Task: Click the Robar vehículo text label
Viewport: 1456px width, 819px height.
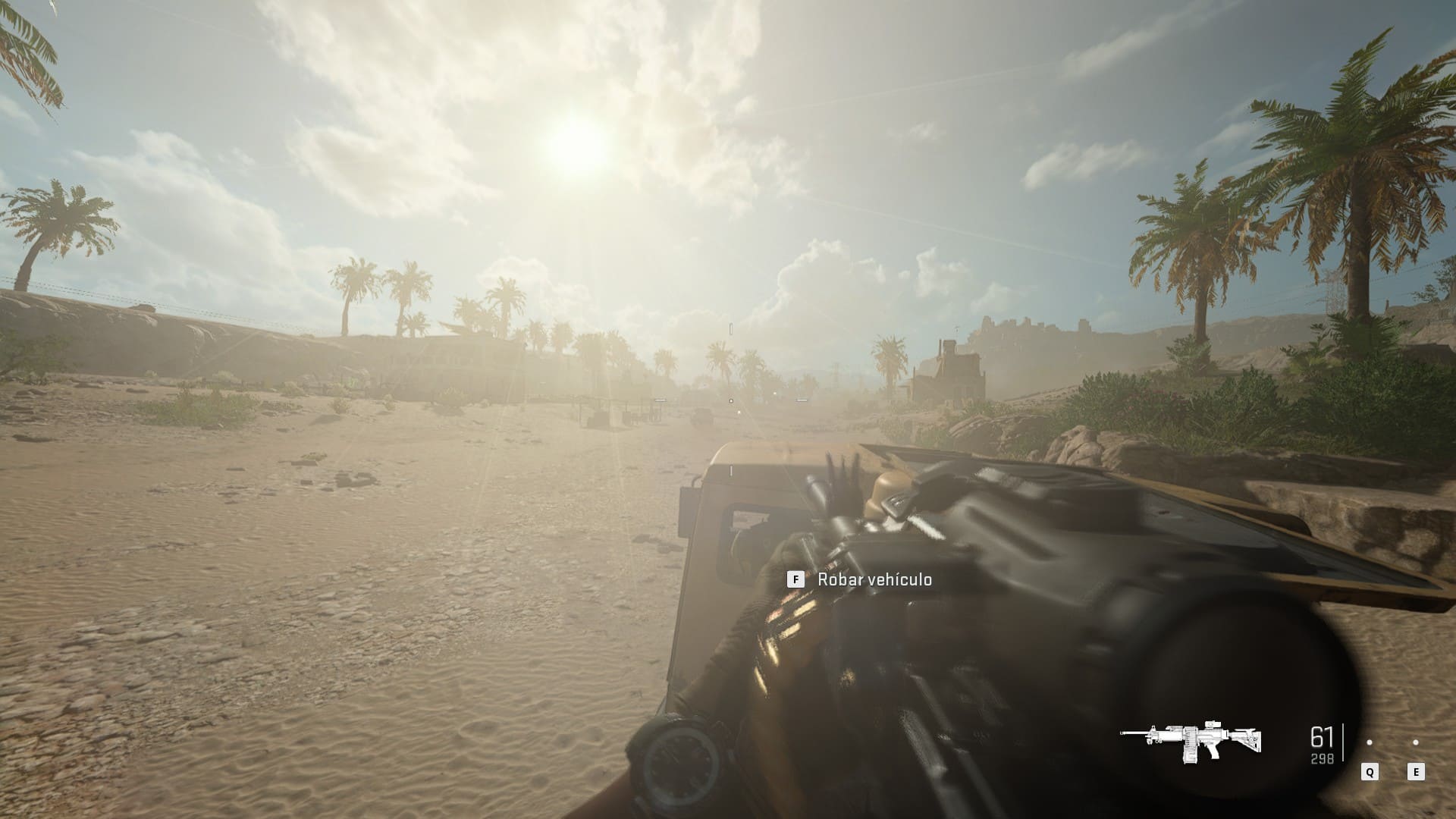Action: (x=876, y=579)
